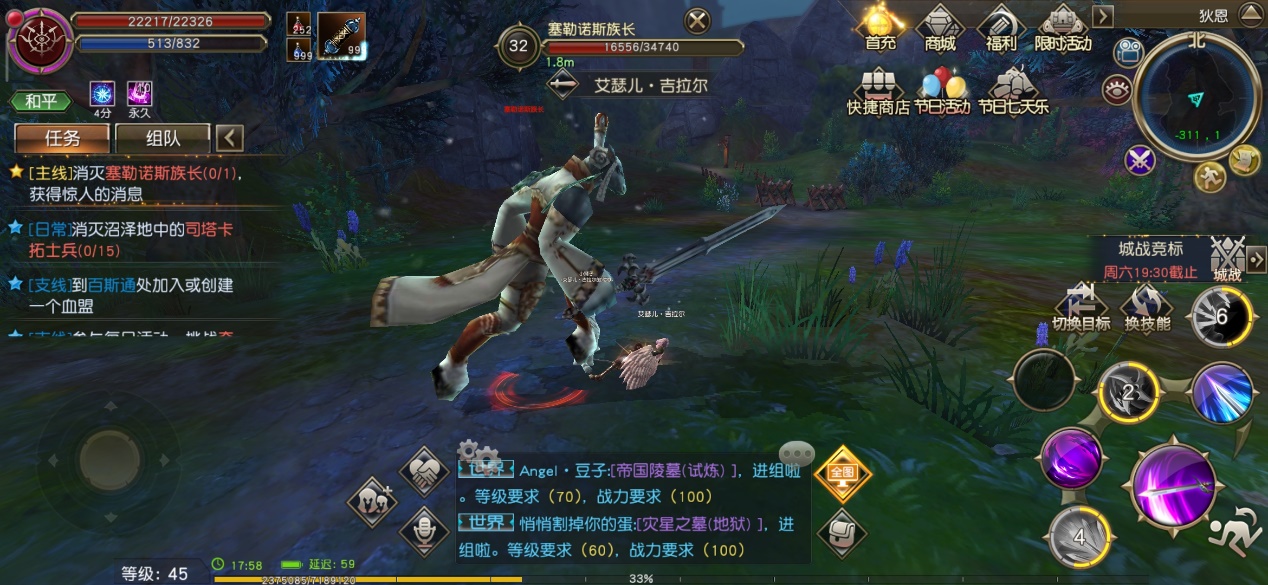Open the 快捷商店 quick shop
1268x585 pixels.
pos(877,90)
